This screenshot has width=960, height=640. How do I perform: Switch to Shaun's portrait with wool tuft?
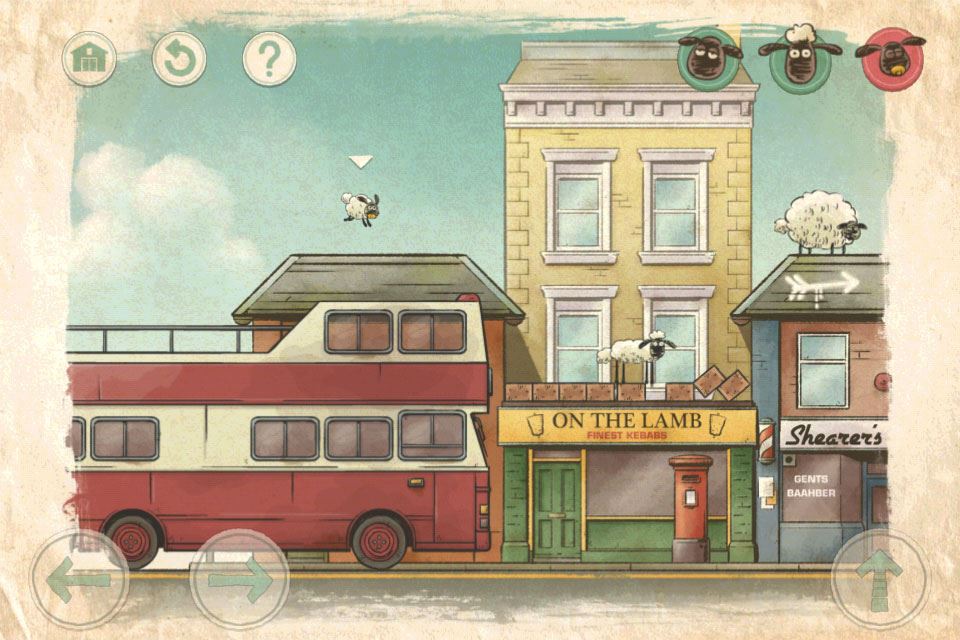coord(798,59)
